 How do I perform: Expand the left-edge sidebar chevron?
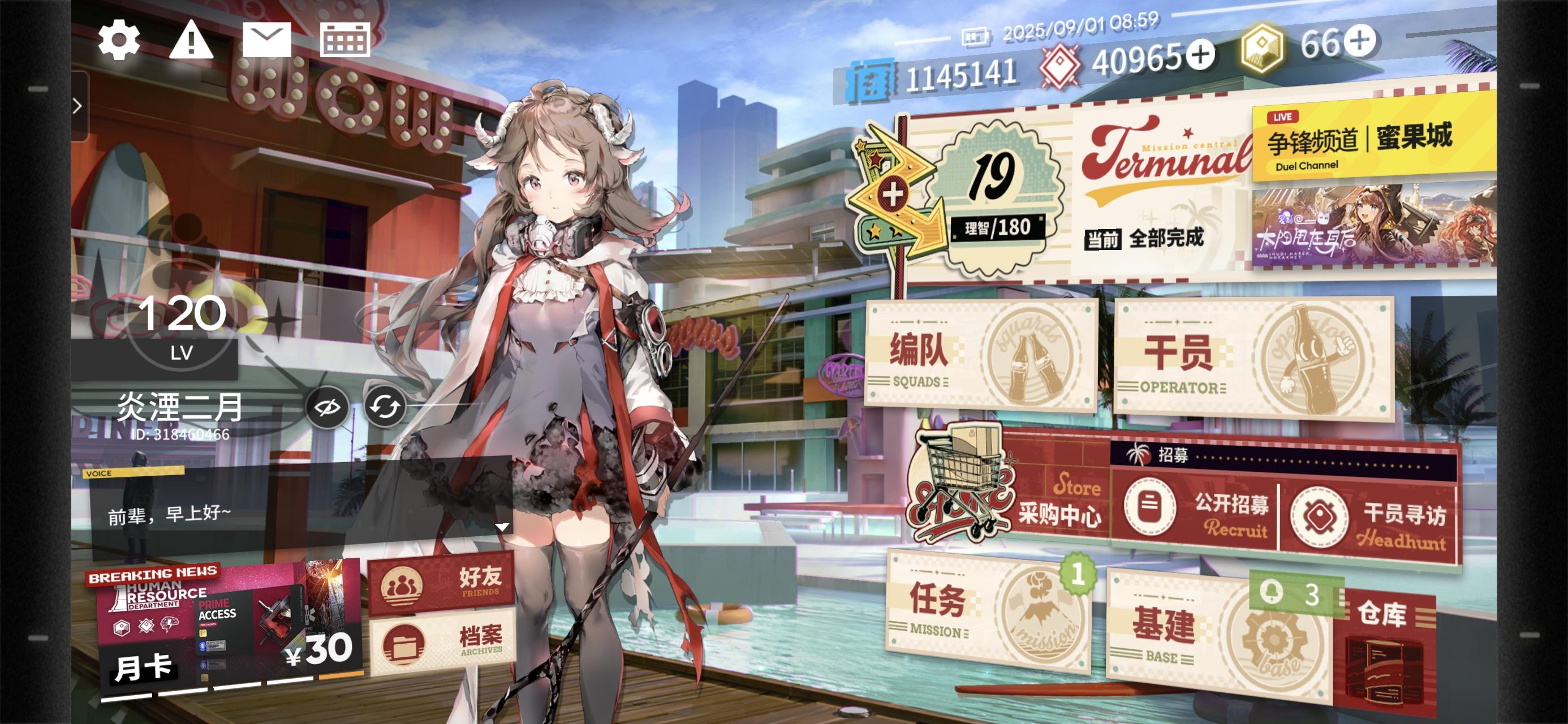click(77, 105)
